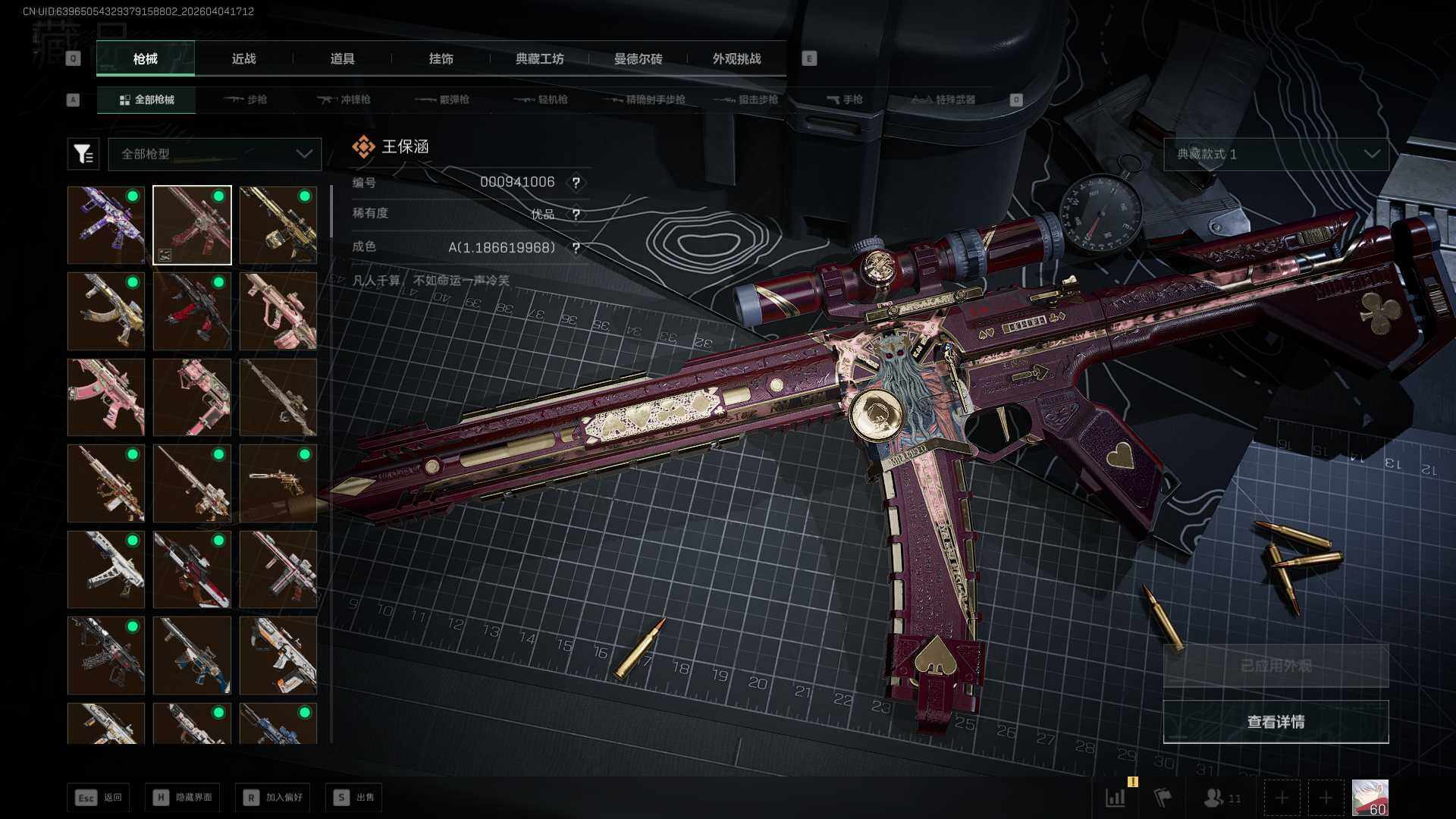
Task: Open 查看详情 view details button
Action: pyautogui.click(x=1276, y=722)
